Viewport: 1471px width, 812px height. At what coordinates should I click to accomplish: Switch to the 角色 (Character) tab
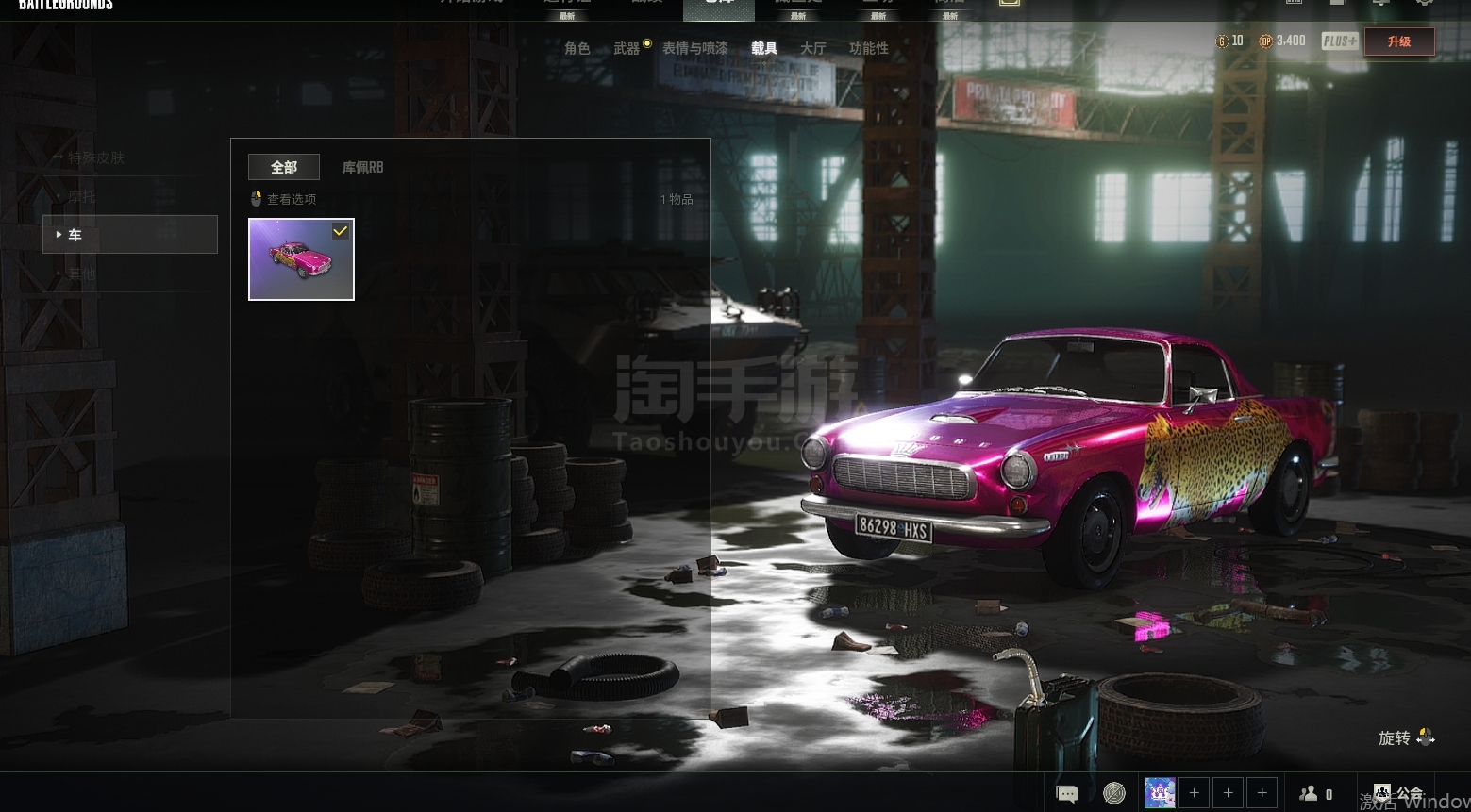point(577,48)
